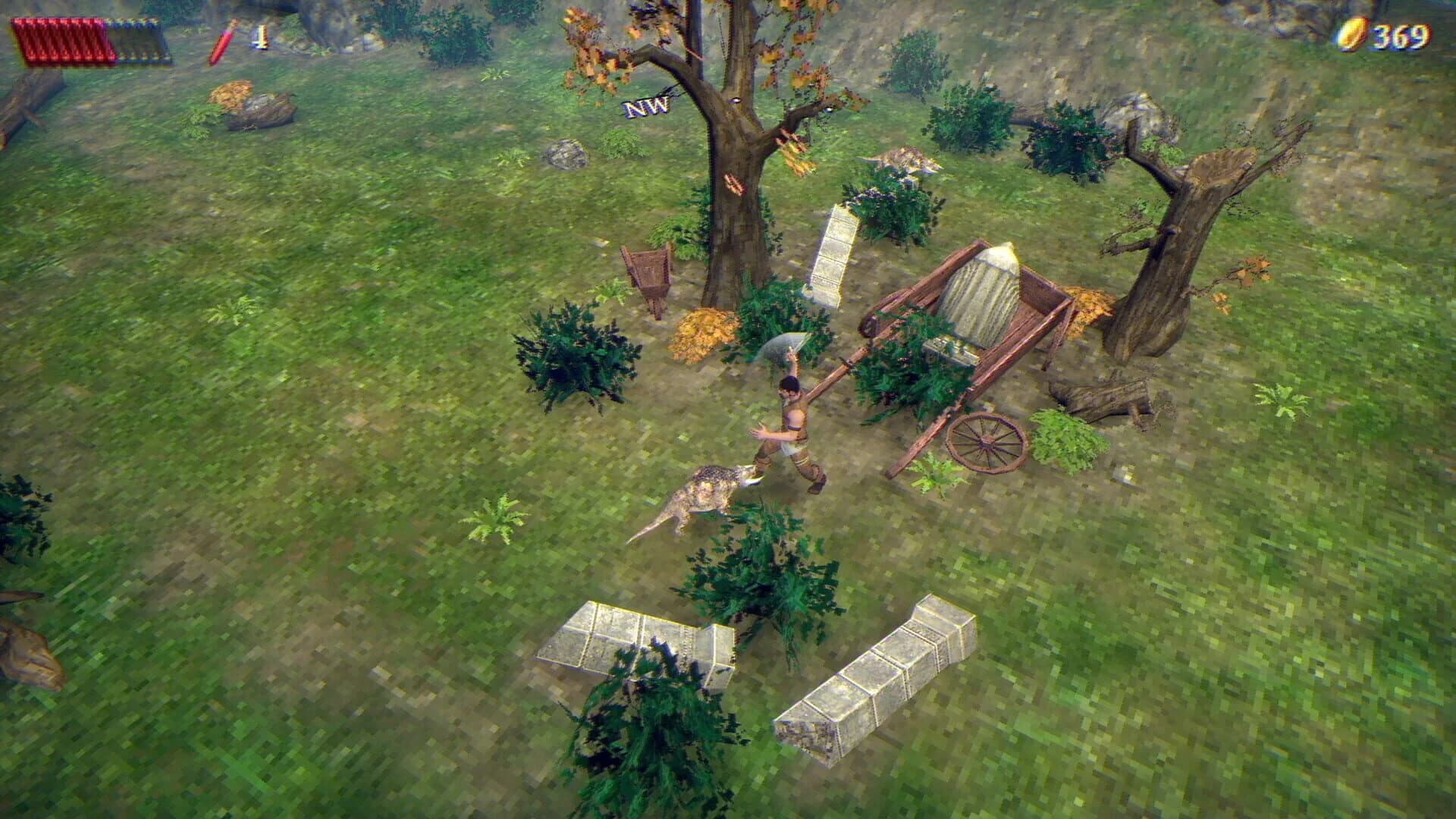This screenshot has width=1456, height=819.
Task: Select the red health potion icon
Action: (221, 39)
